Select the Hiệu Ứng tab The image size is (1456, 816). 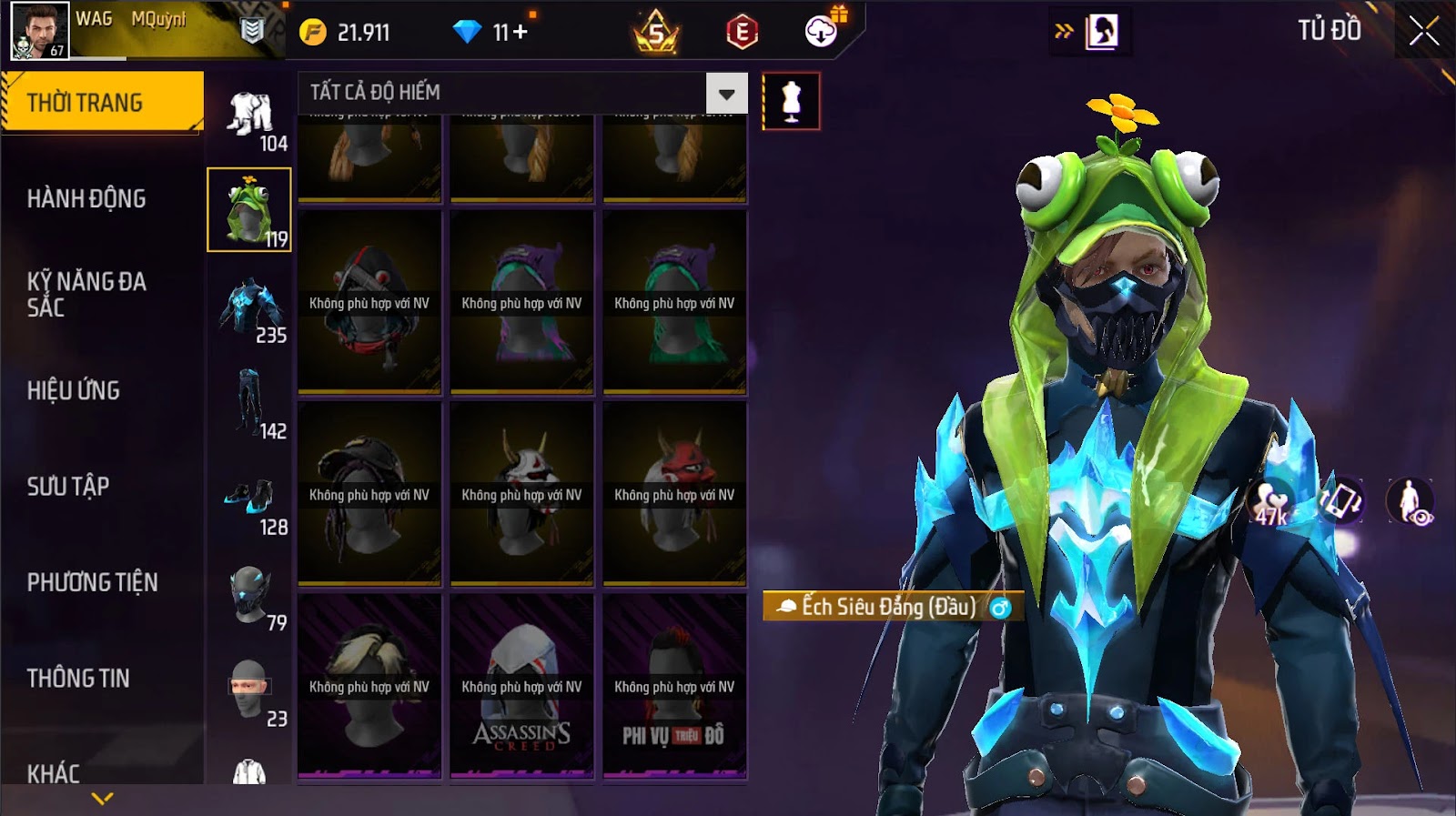click(74, 390)
